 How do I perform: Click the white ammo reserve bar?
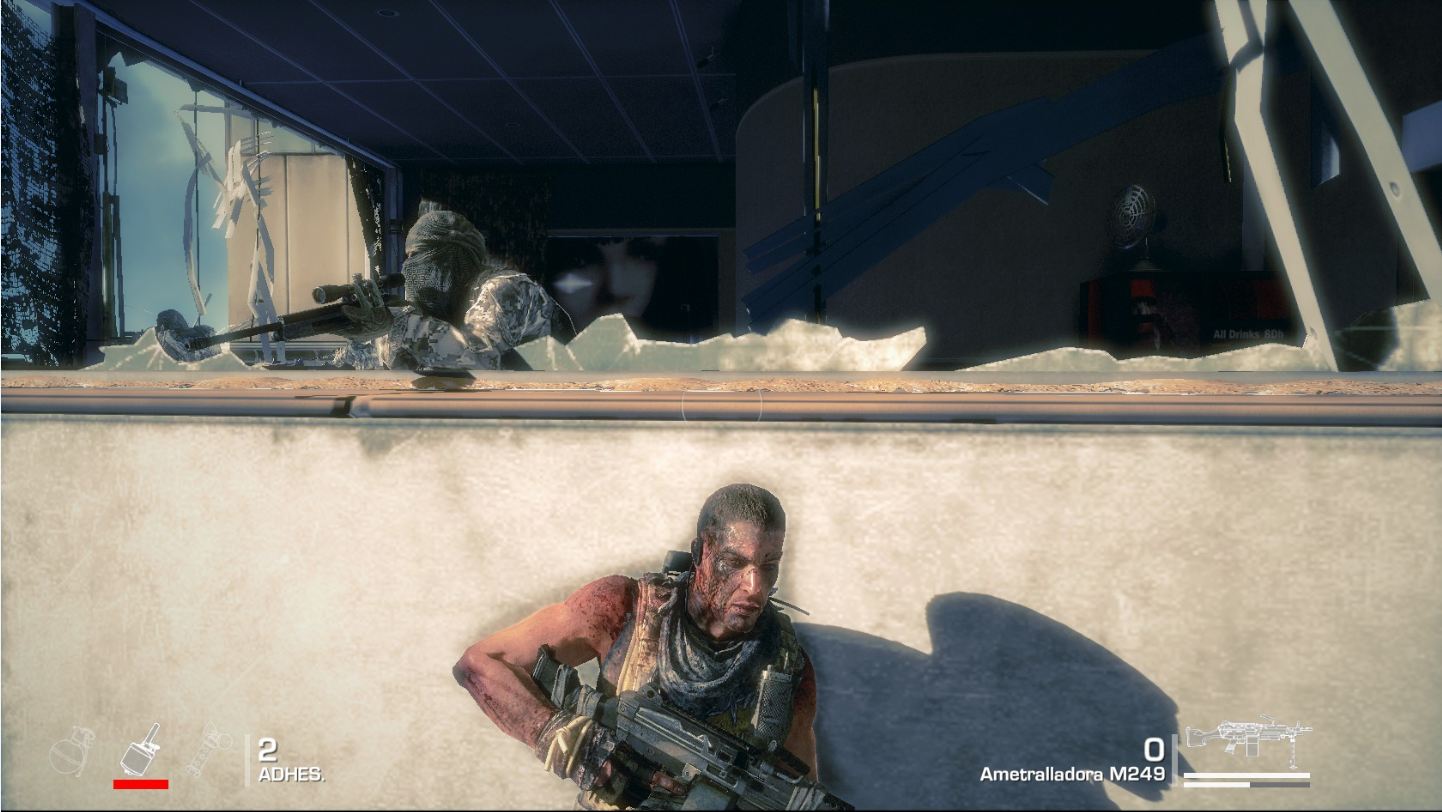click(x=1247, y=774)
